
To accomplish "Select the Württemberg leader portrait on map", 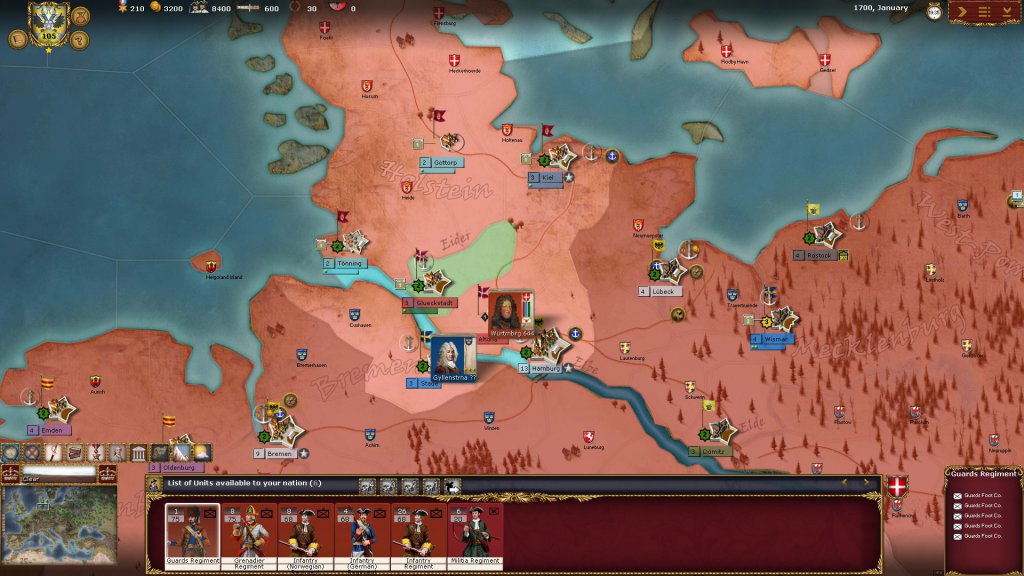I will click(510, 312).
